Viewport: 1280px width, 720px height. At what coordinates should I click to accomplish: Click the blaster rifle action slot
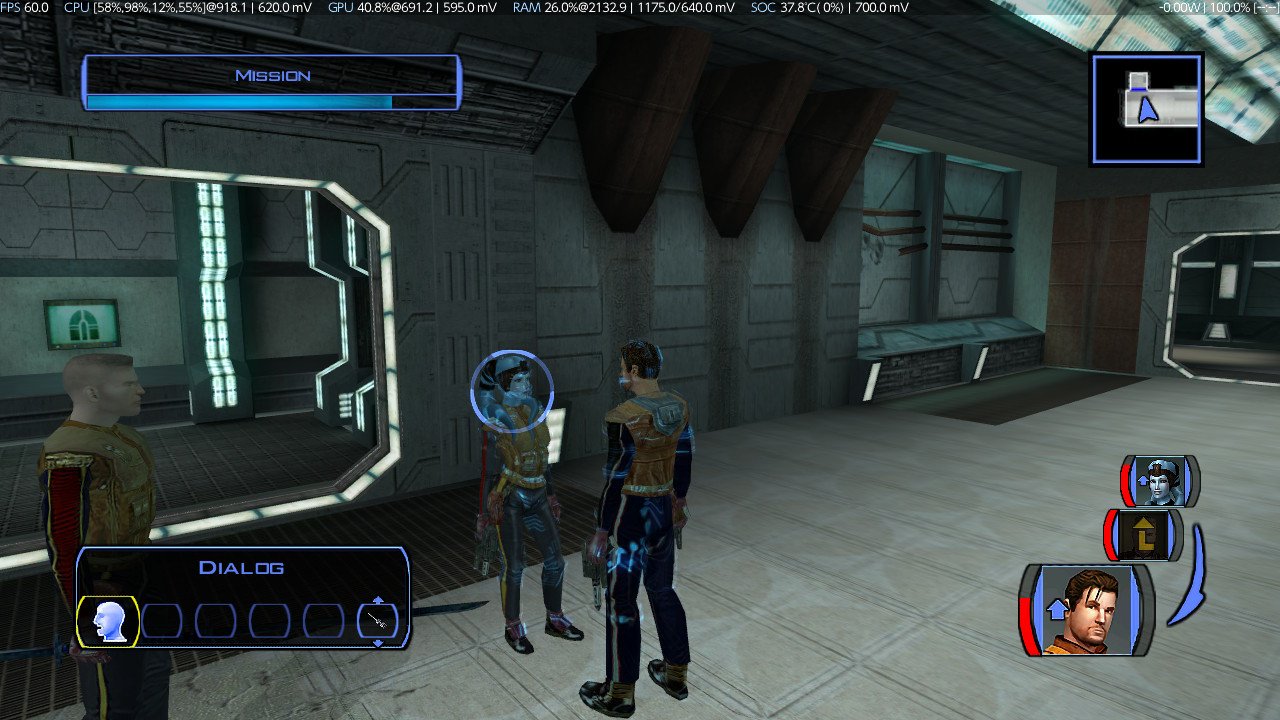point(378,622)
